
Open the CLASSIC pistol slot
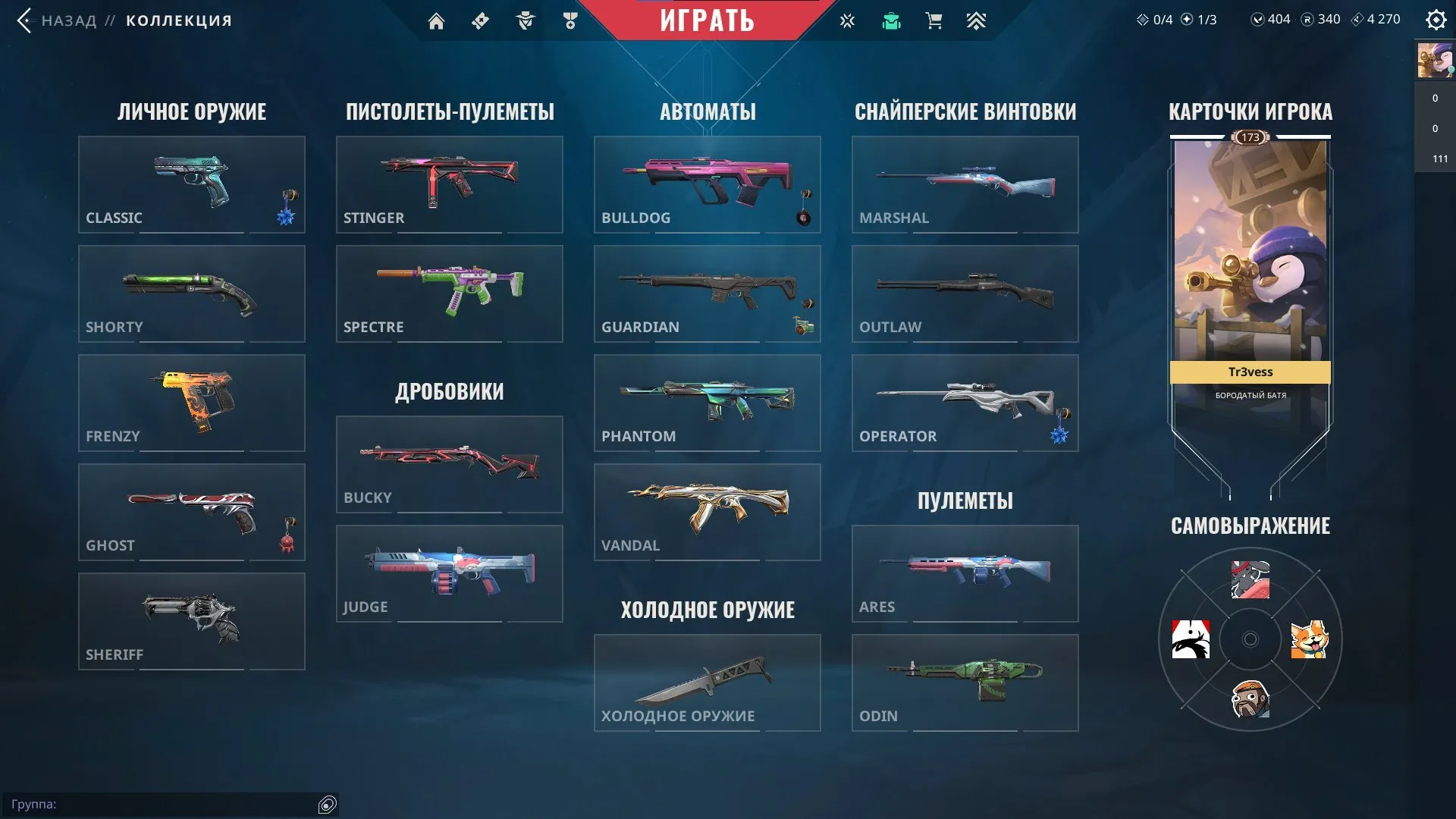[x=190, y=184]
